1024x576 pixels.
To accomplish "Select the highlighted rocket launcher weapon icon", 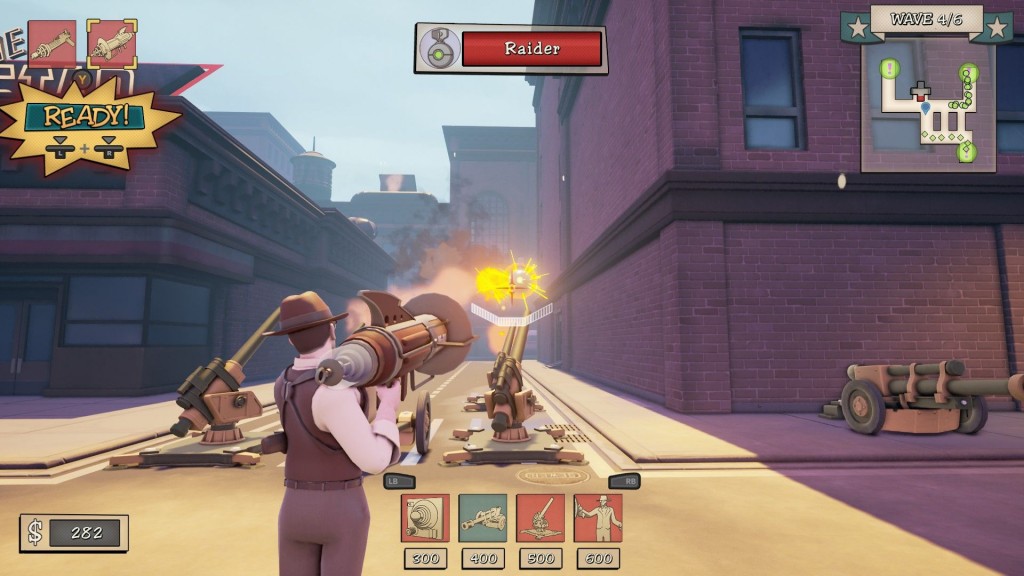I will pyautogui.click(x=112, y=43).
